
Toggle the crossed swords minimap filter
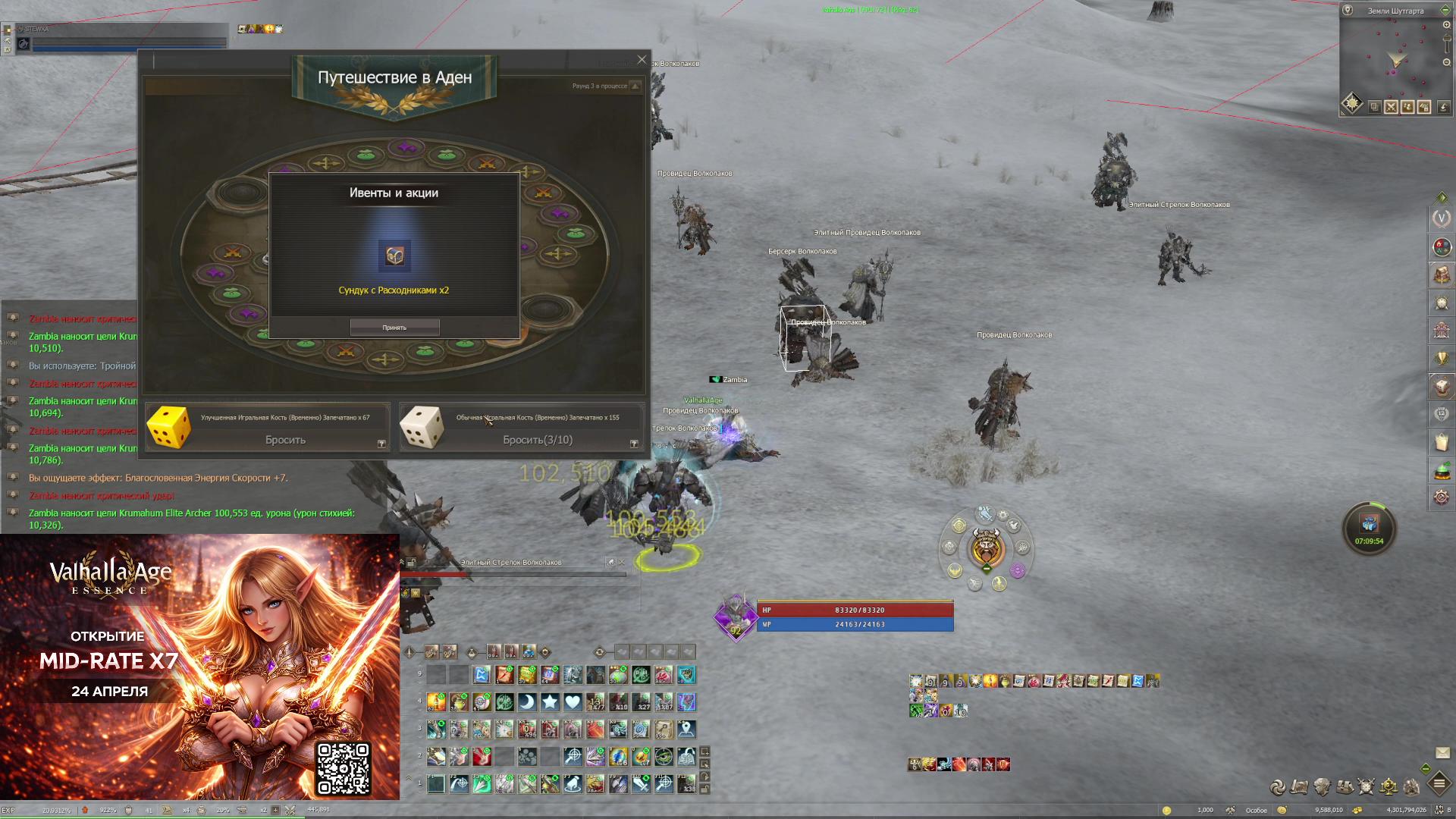1391,107
